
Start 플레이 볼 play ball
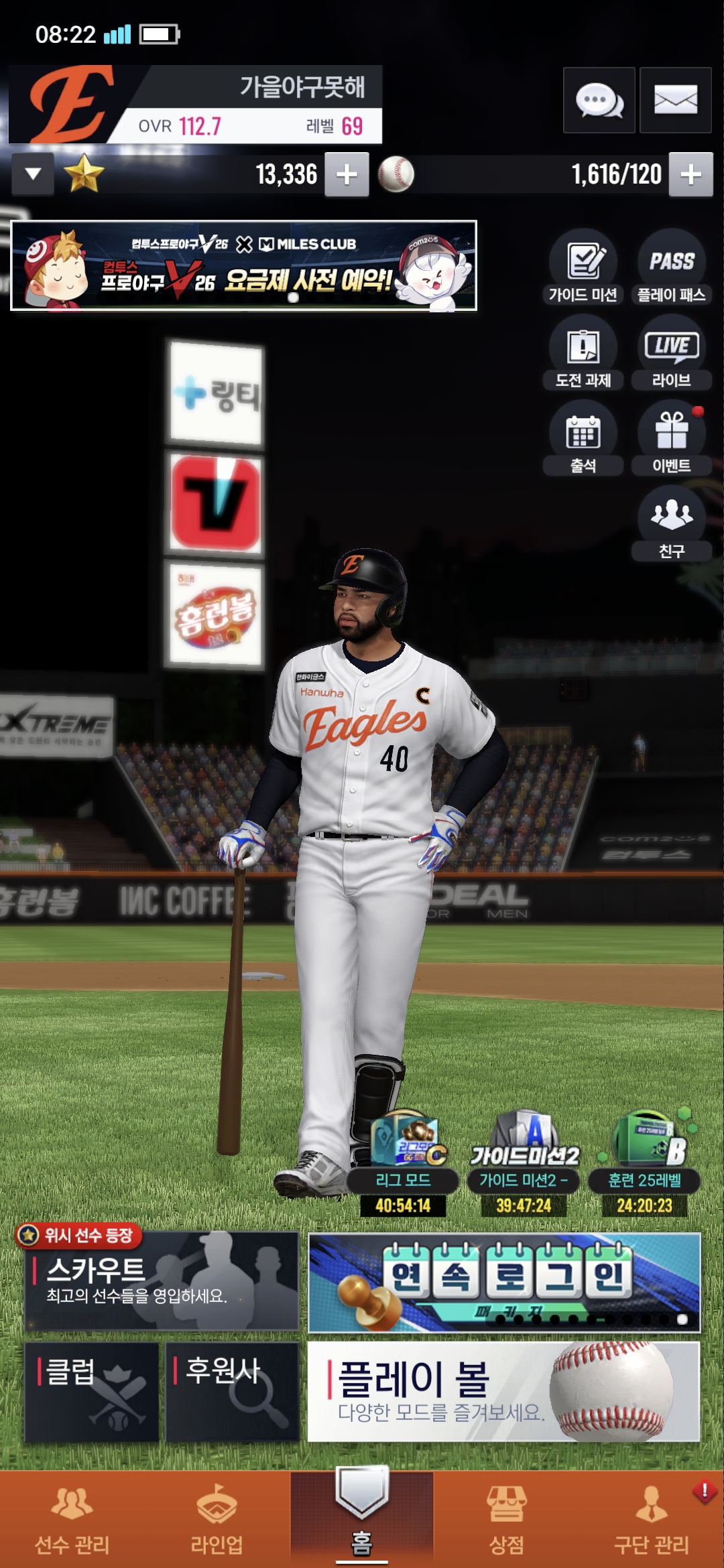pyautogui.click(x=503, y=1391)
